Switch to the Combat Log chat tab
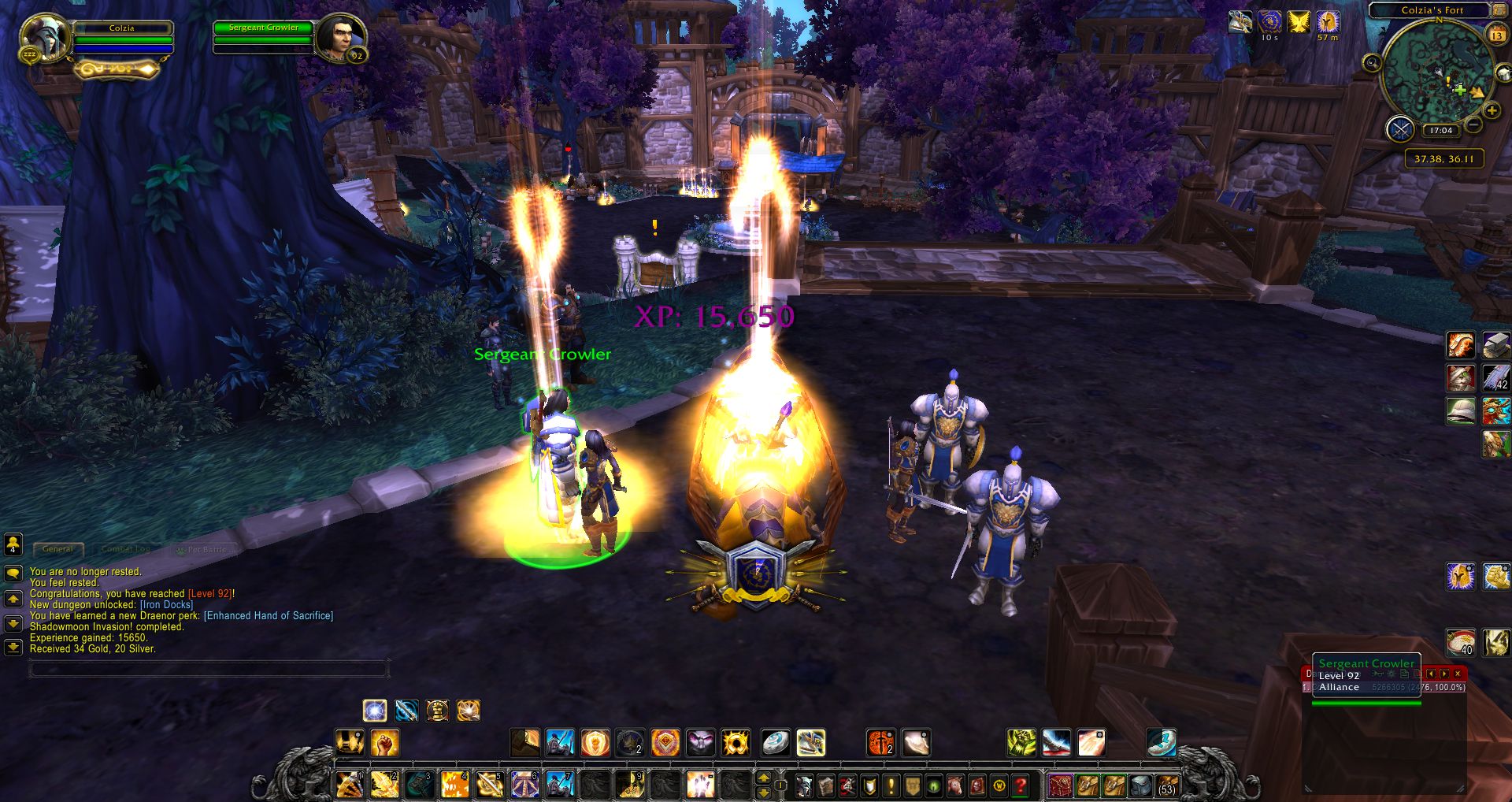 click(x=125, y=549)
